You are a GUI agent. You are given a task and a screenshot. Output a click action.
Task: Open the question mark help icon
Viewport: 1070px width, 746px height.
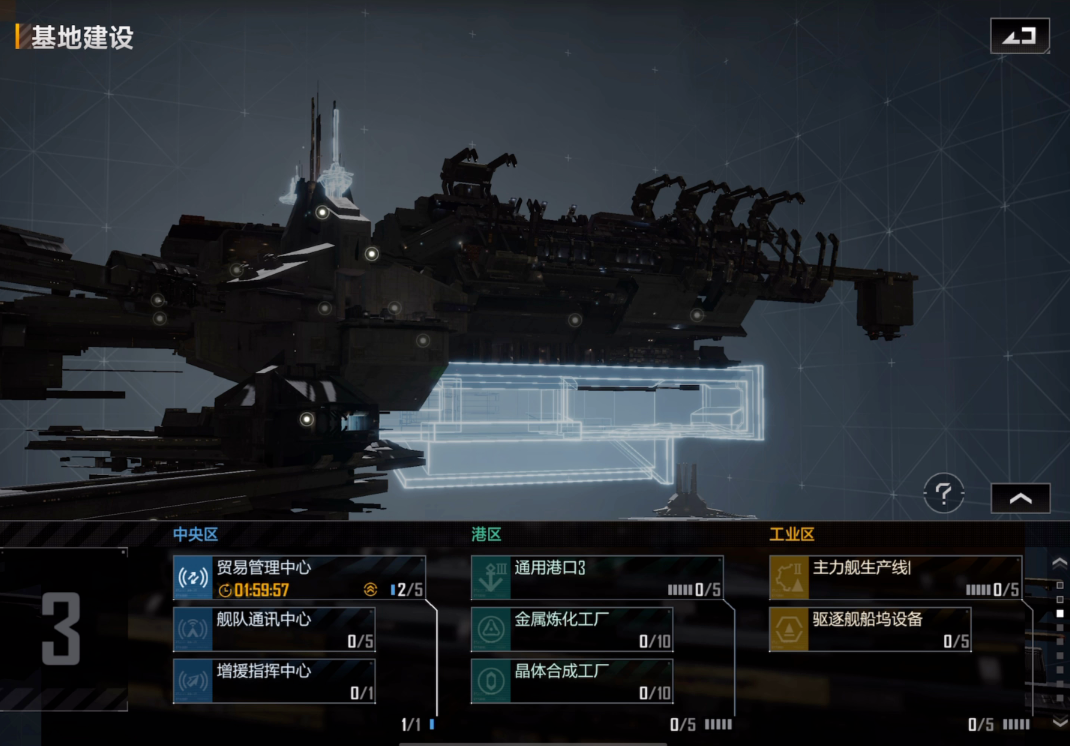(x=943, y=492)
